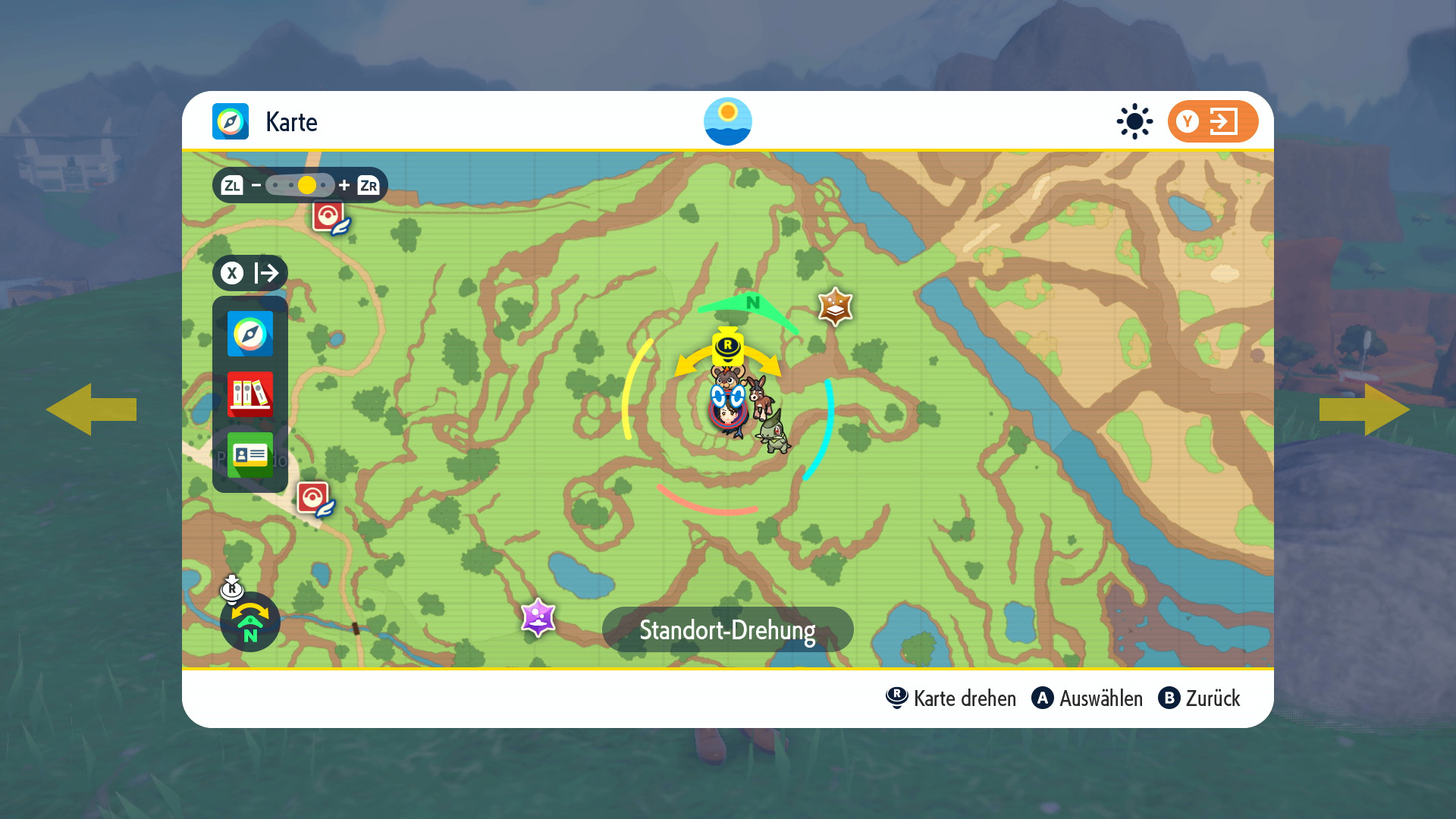
Task: Click the sun weather icon
Action: pos(1134,121)
